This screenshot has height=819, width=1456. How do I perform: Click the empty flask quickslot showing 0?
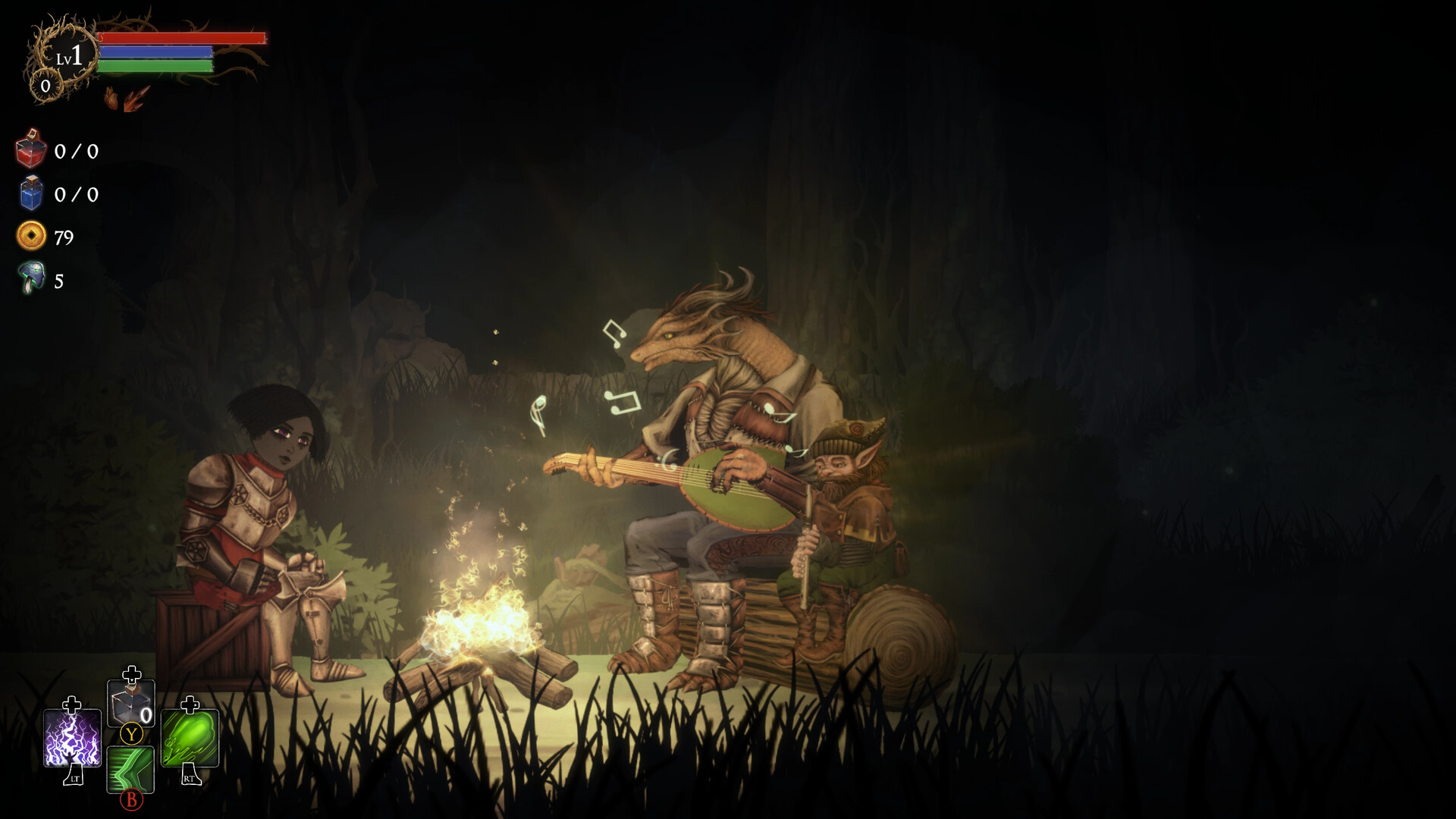132,702
